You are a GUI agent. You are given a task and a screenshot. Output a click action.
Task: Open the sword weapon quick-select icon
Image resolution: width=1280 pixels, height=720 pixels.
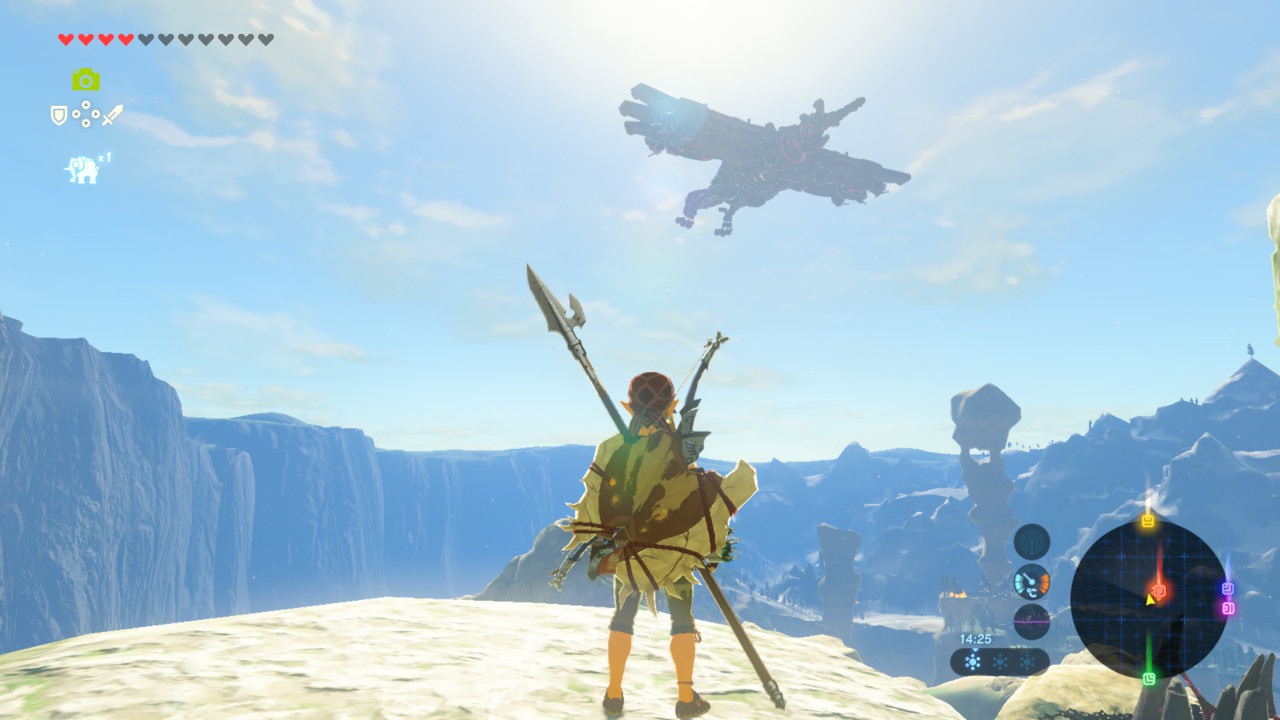pyautogui.click(x=112, y=115)
